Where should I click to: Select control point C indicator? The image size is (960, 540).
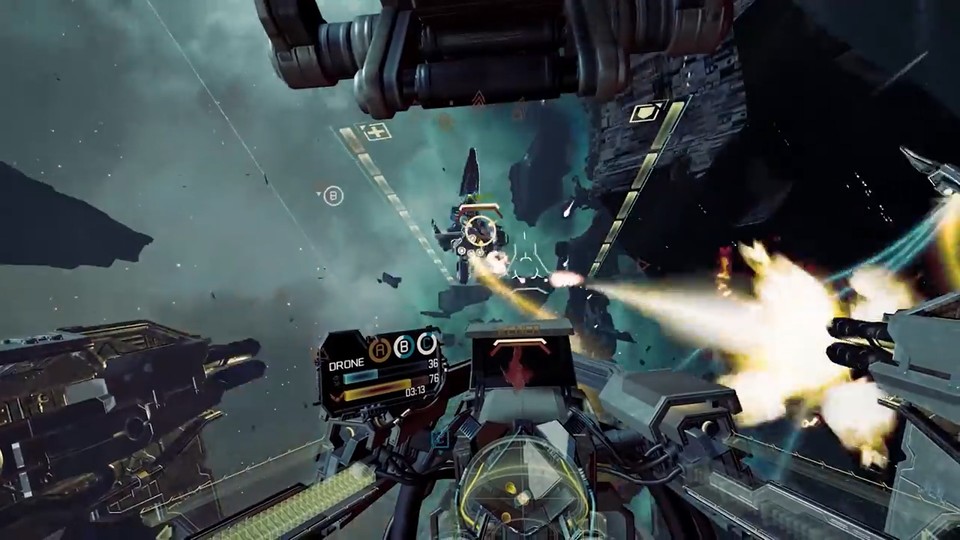(x=426, y=345)
